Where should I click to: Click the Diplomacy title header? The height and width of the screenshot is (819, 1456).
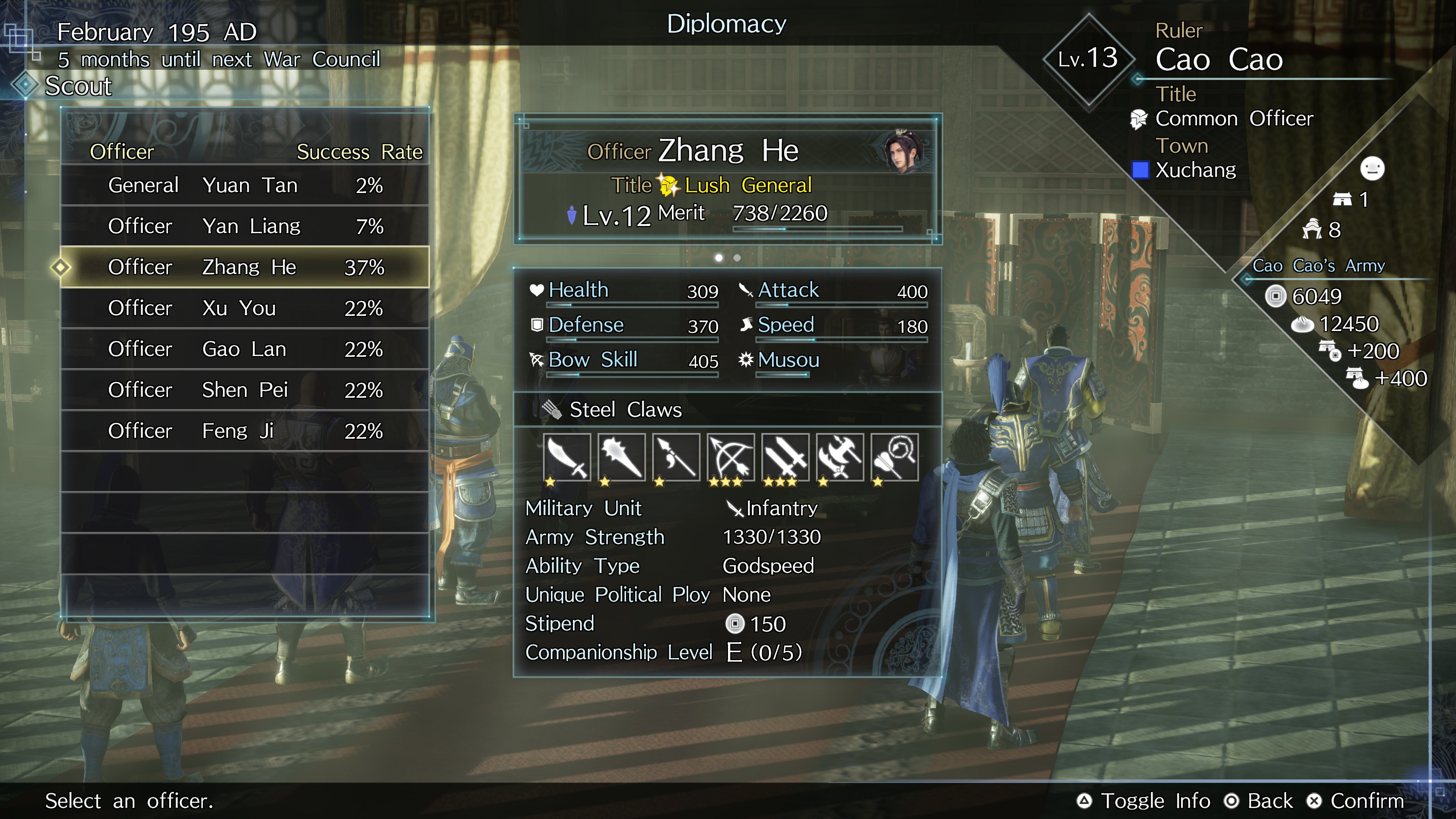[x=728, y=24]
